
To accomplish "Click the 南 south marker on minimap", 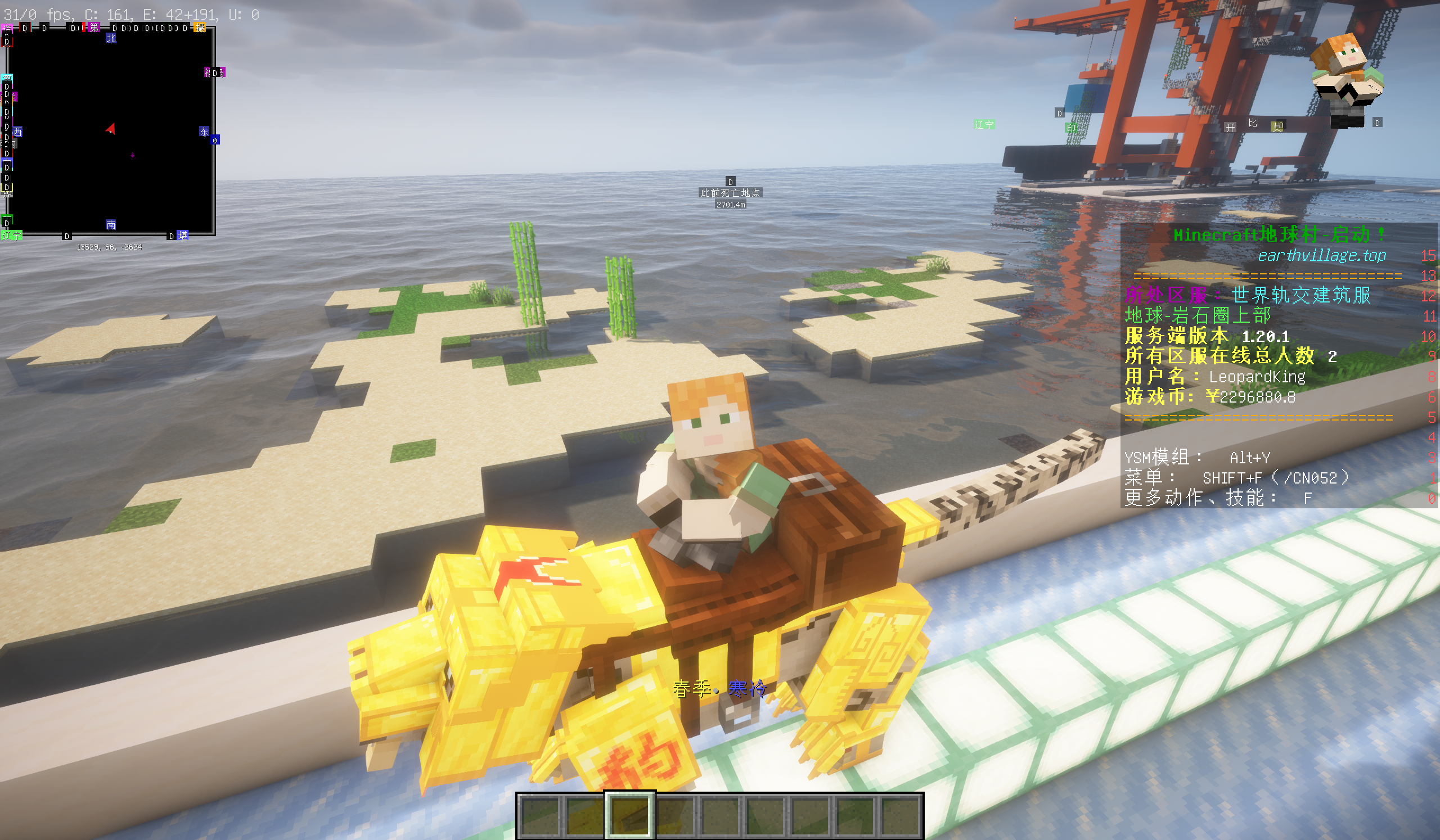I will [x=111, y=225].
